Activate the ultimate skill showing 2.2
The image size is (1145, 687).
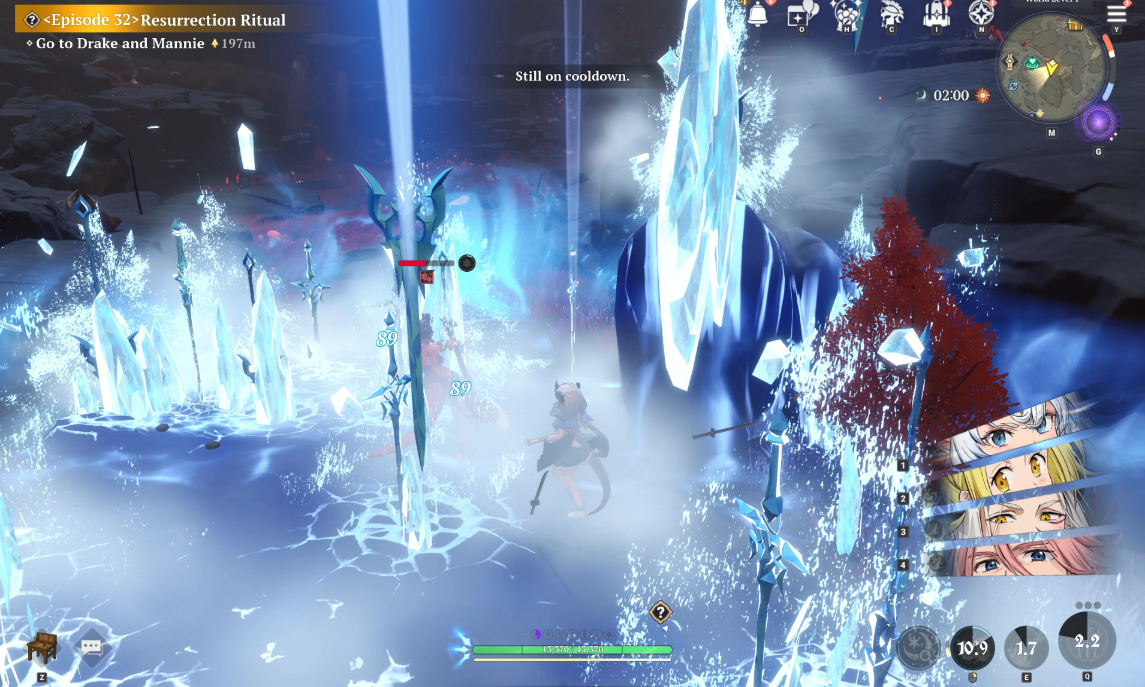[x=1087, y=640]
